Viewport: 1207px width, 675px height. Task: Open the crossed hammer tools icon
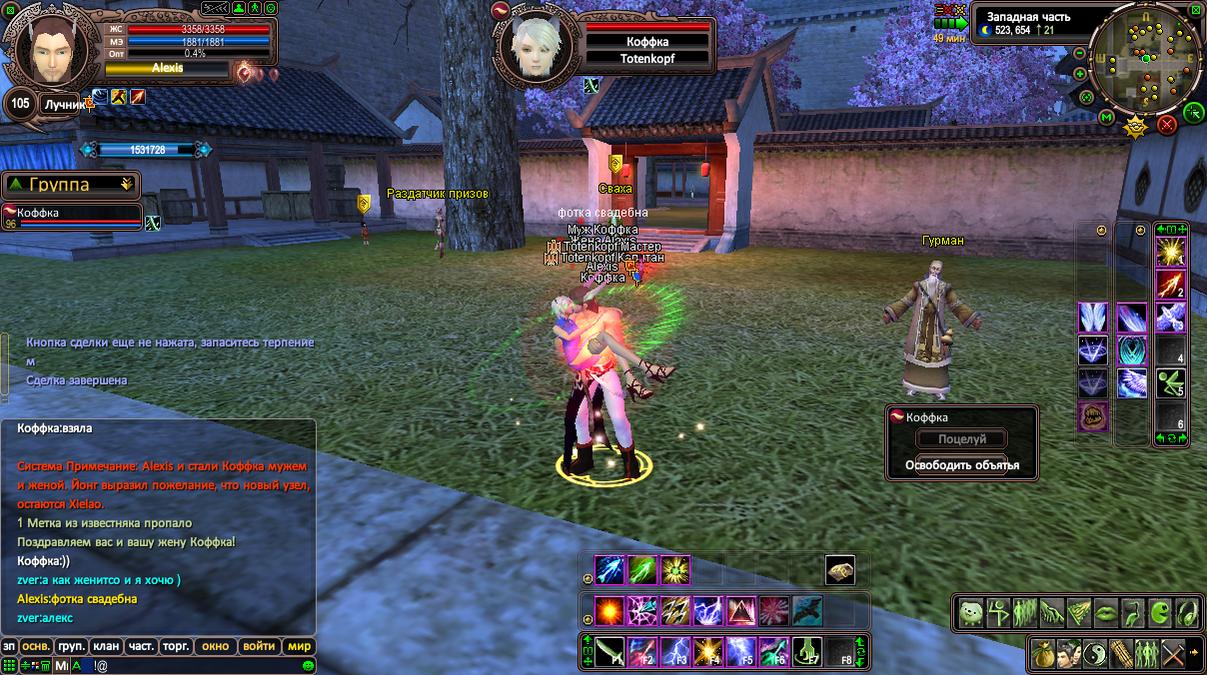1173,653
